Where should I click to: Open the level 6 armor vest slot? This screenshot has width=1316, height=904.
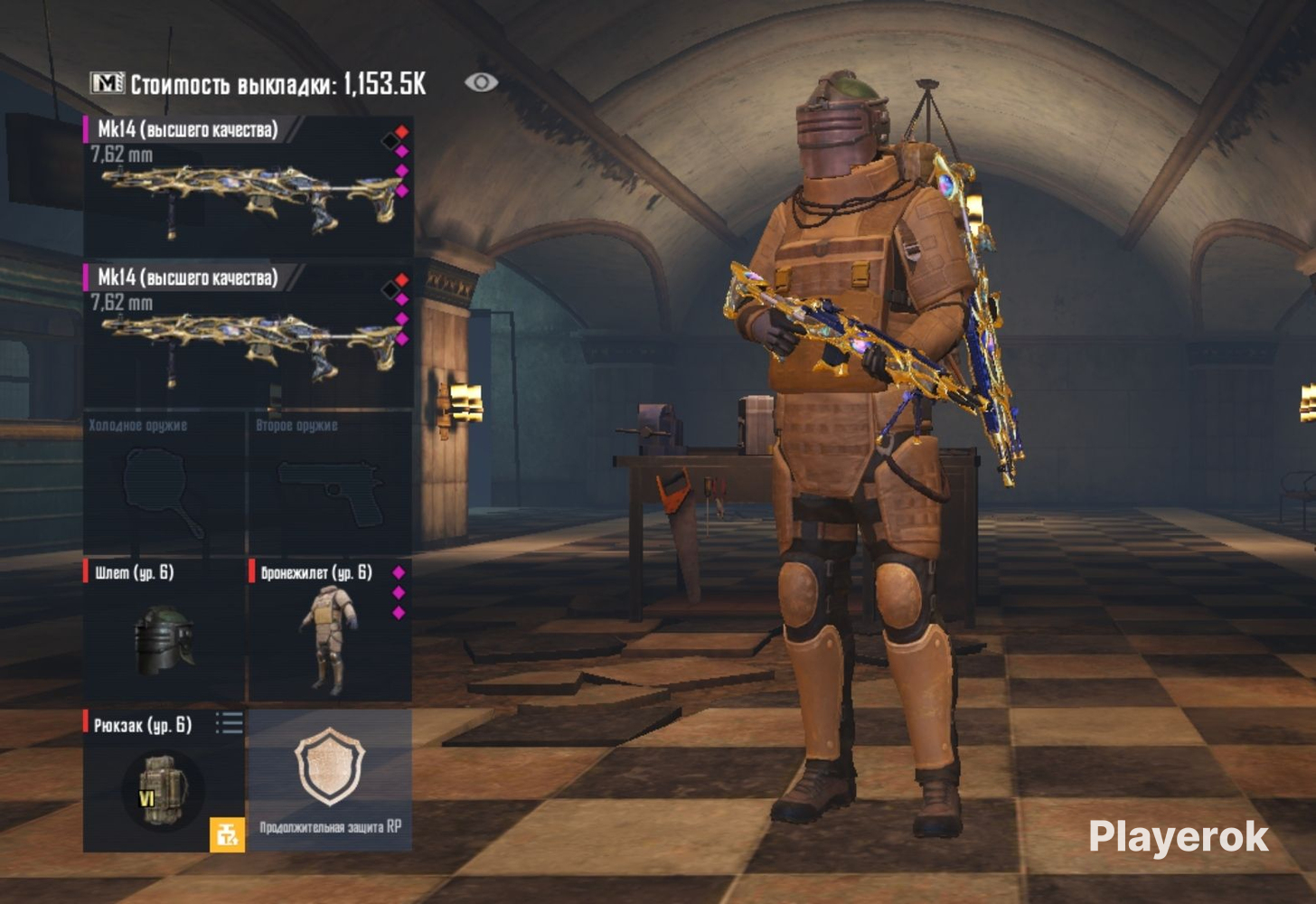330,631
